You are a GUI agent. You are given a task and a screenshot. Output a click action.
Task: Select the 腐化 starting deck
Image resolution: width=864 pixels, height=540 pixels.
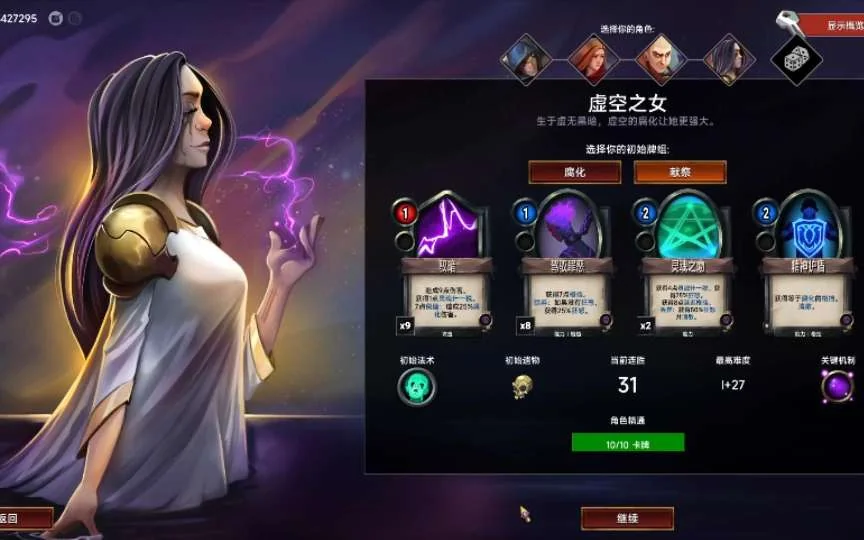point(574,172)
